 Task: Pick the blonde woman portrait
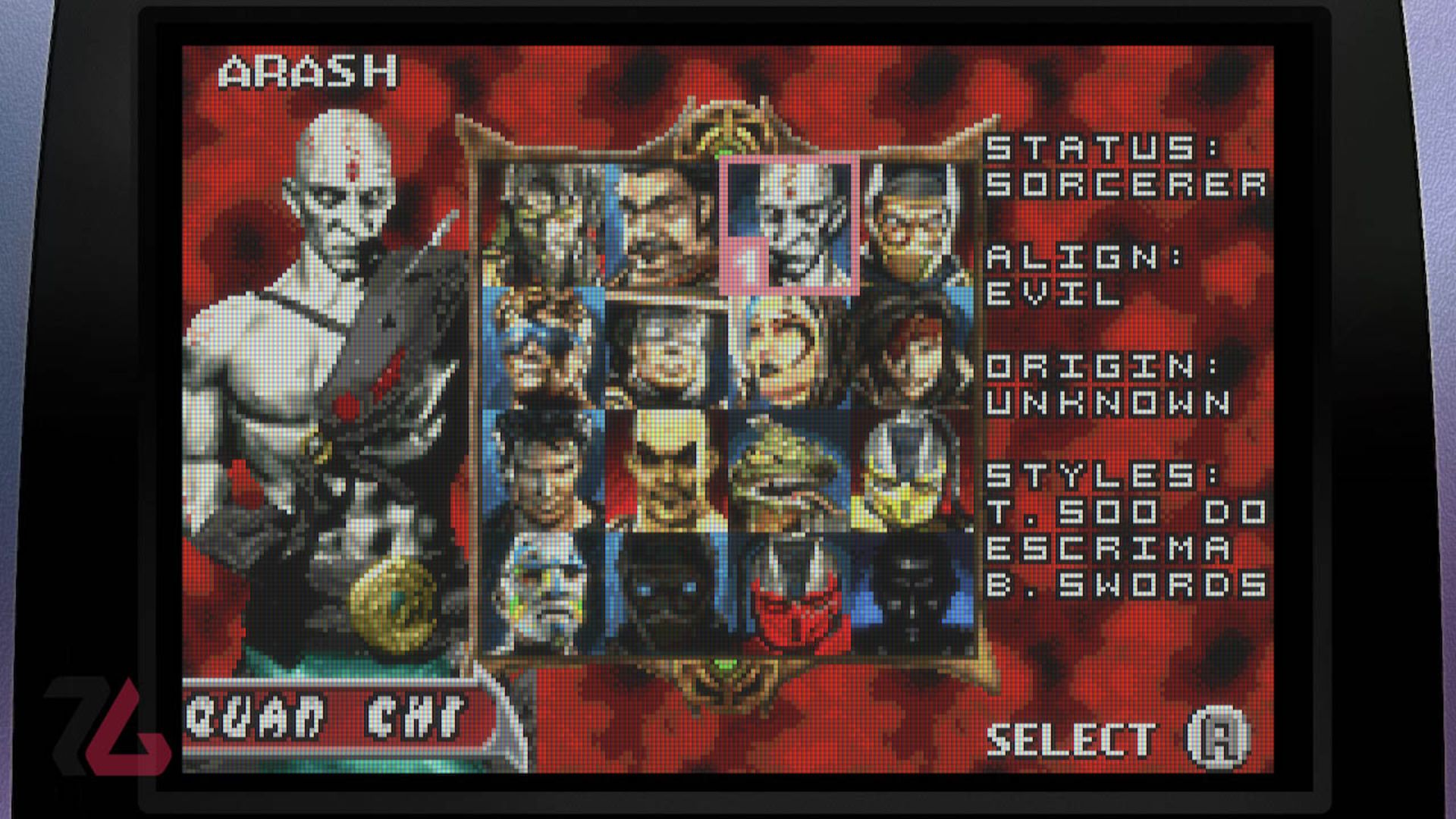click(789, 349)
